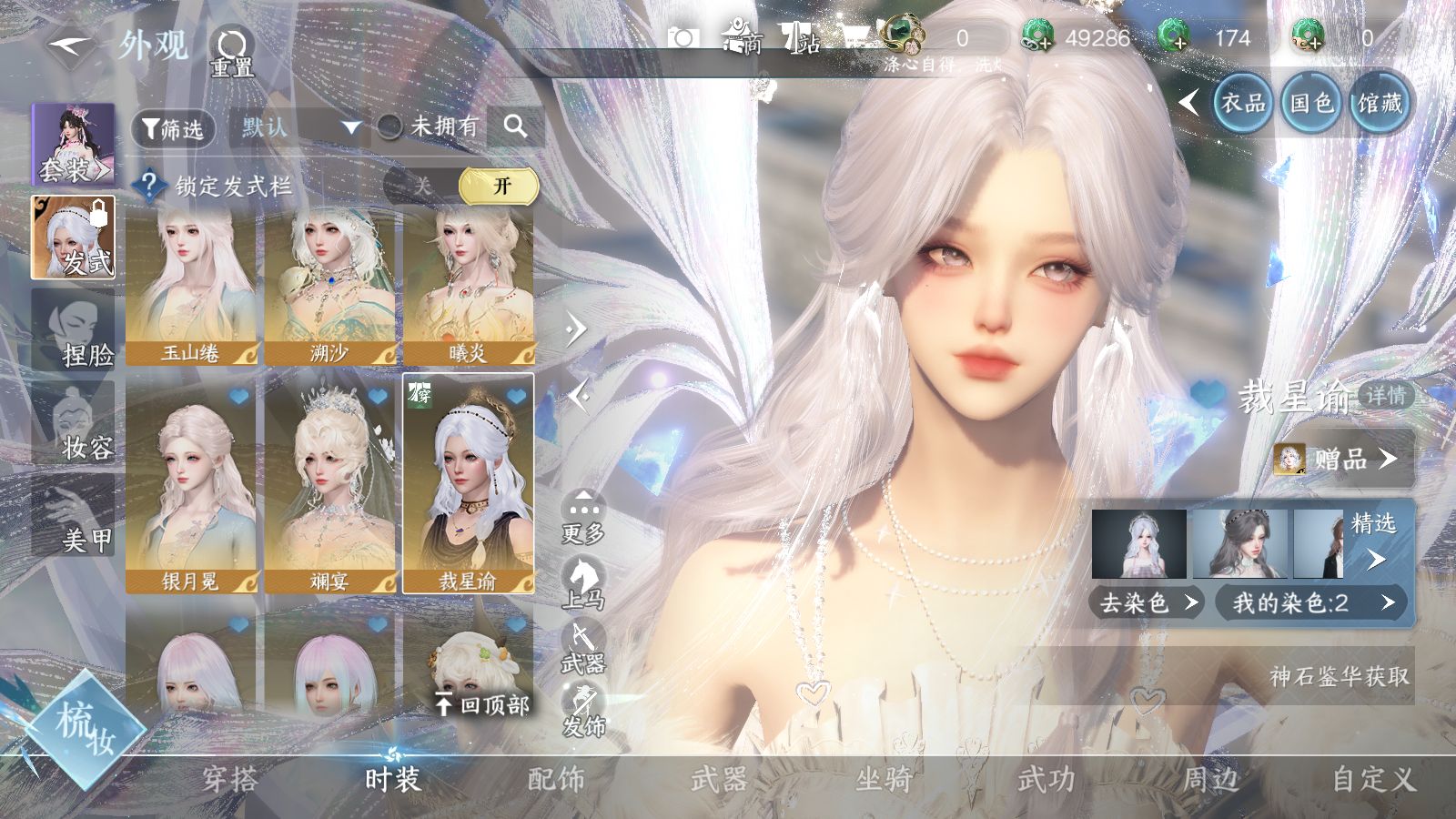Choose the 银月冕 hairstyle
Viewport: 1456px width, 819px height.
(x=191, y=487)
